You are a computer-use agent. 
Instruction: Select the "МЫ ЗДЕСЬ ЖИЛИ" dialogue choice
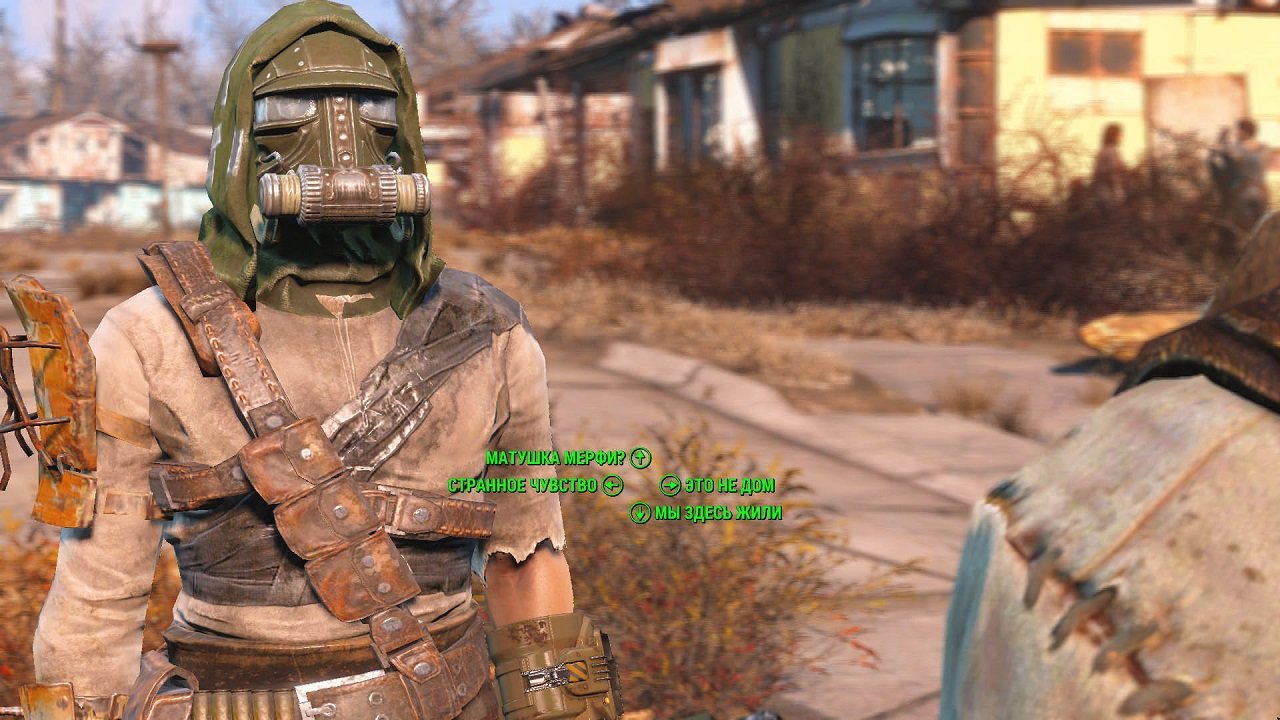(x=717, y=513)
